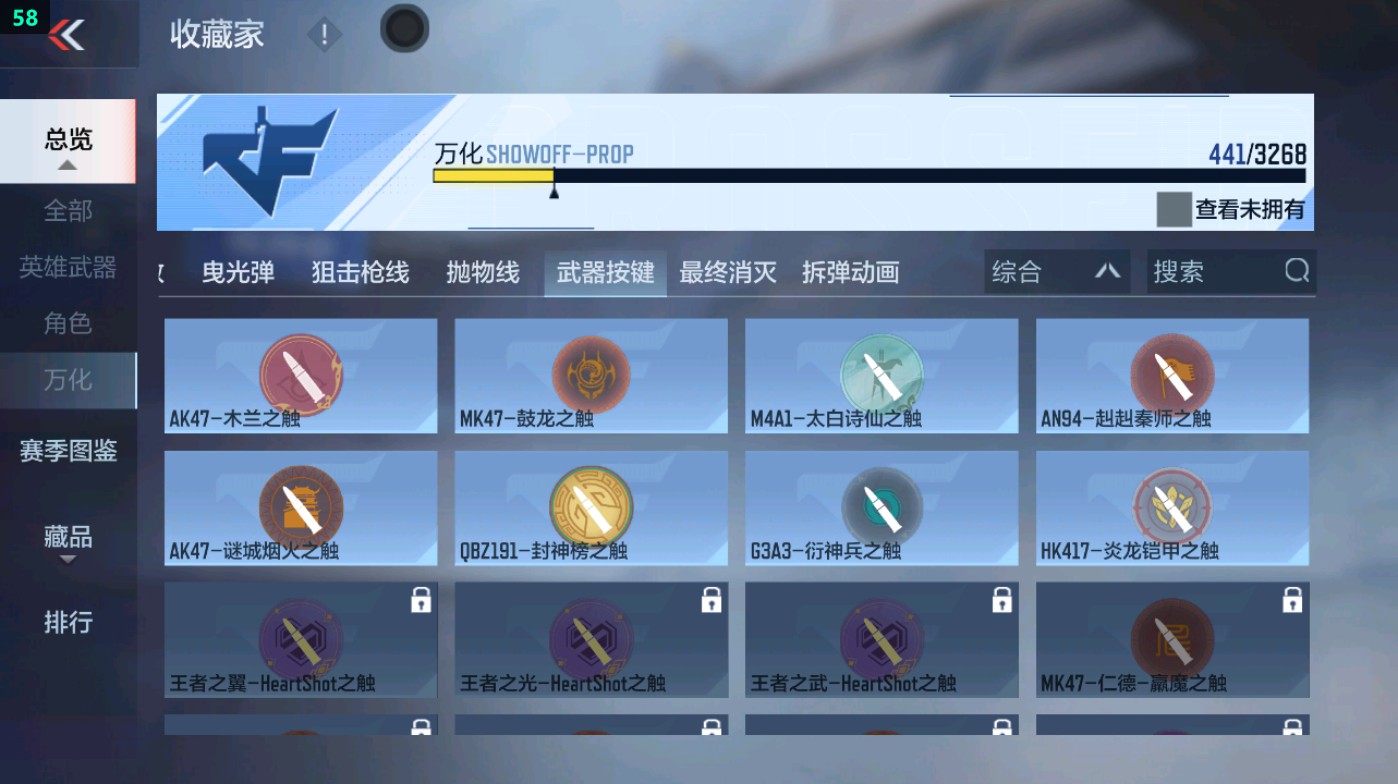
Task: Select the M4A1-太白诗仙之触 icon
Action: (881, 371)
